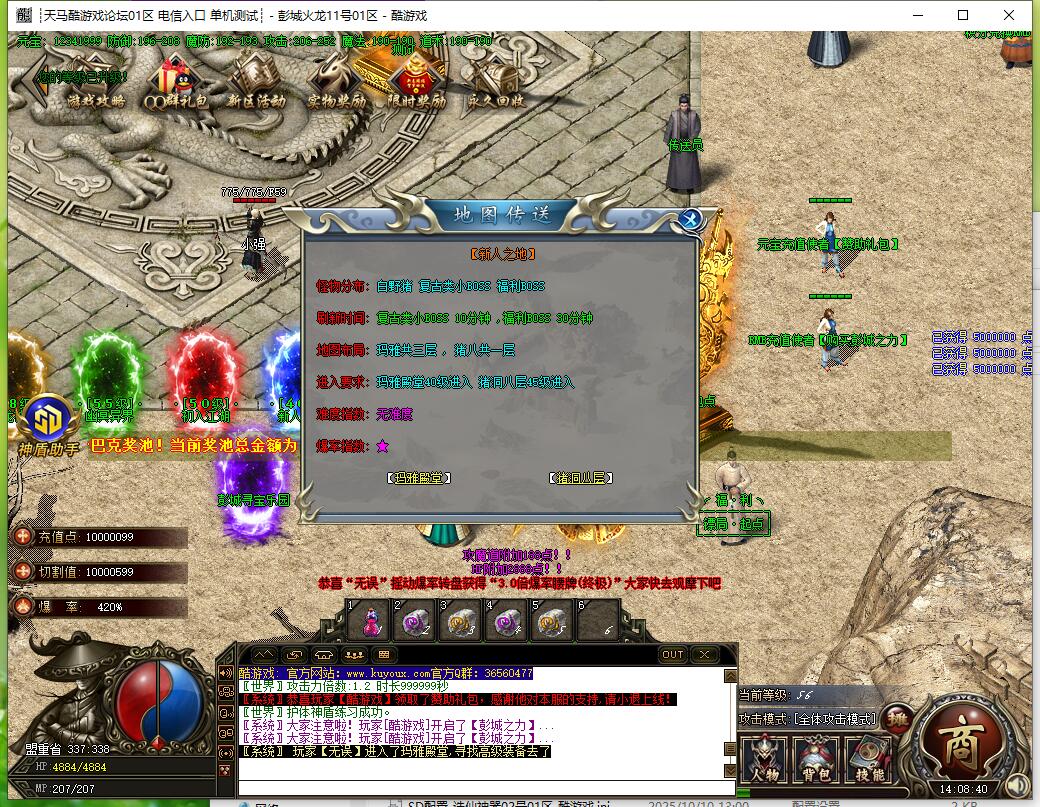Maximize the game window

click(963, 15)
